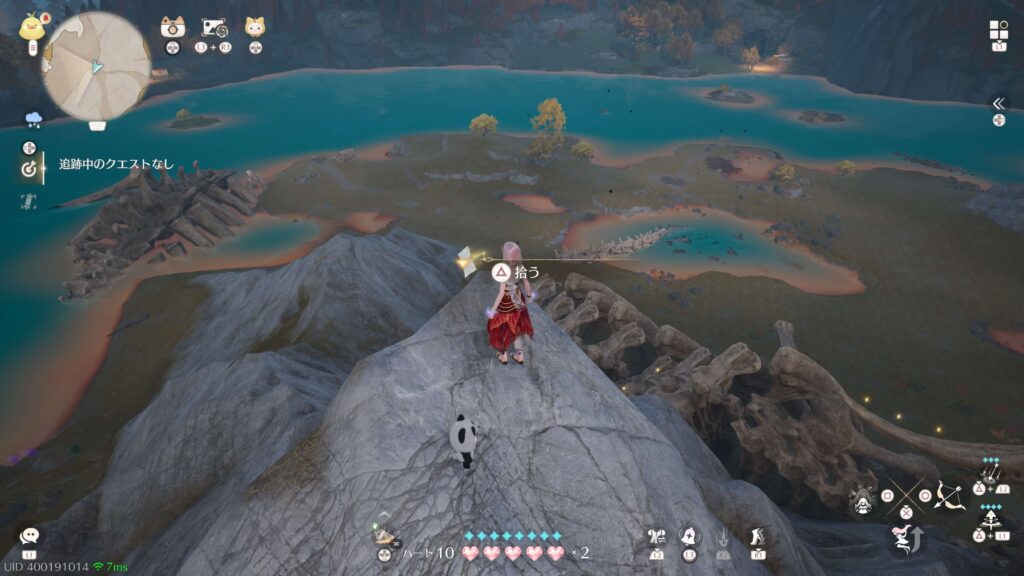Open the chat speech bubble icon
The height and width of the screenshot is (576, 1024).
click(30, 538)
